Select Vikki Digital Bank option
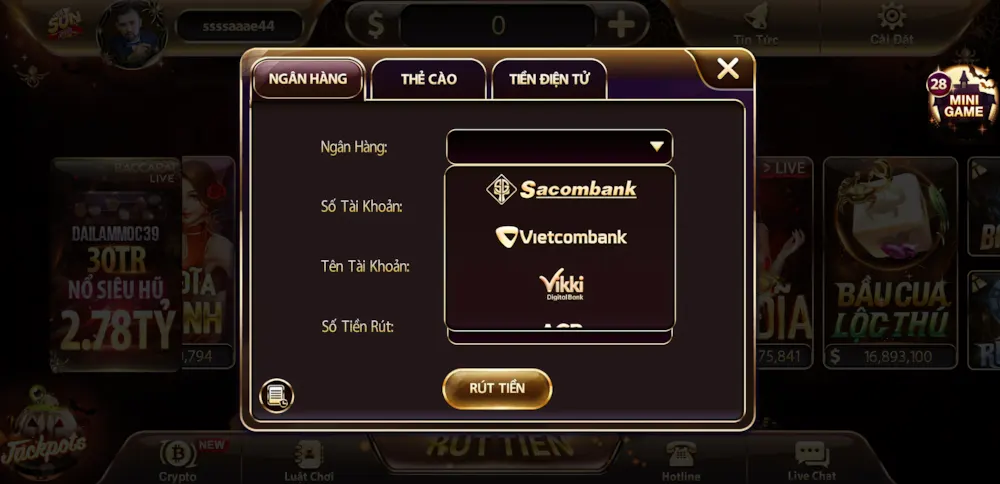This screenshot has width=1000, height=484. pos(560,286)
